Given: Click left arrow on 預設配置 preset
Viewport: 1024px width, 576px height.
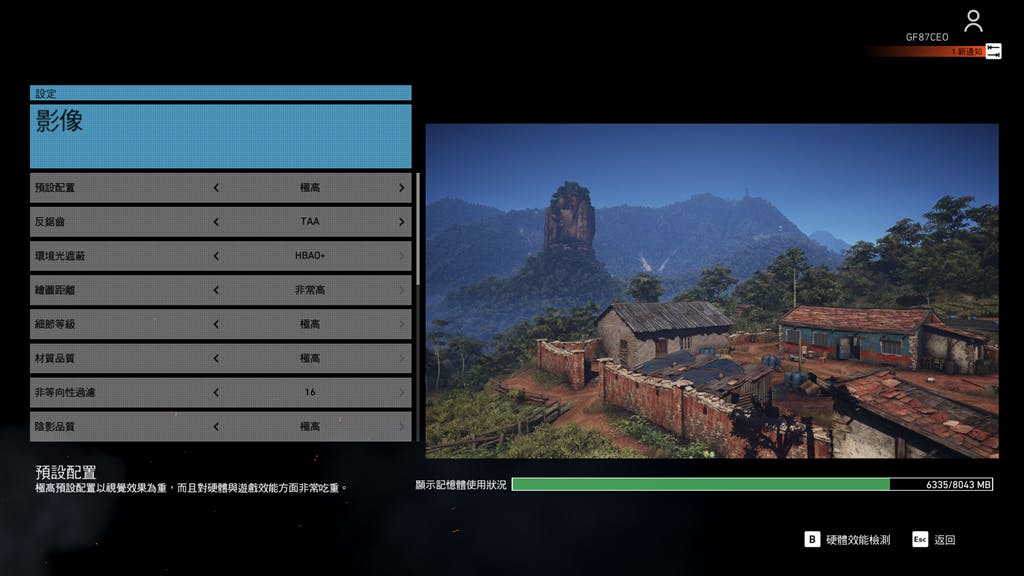Looking at the screenshot, I should pos(216,188).
